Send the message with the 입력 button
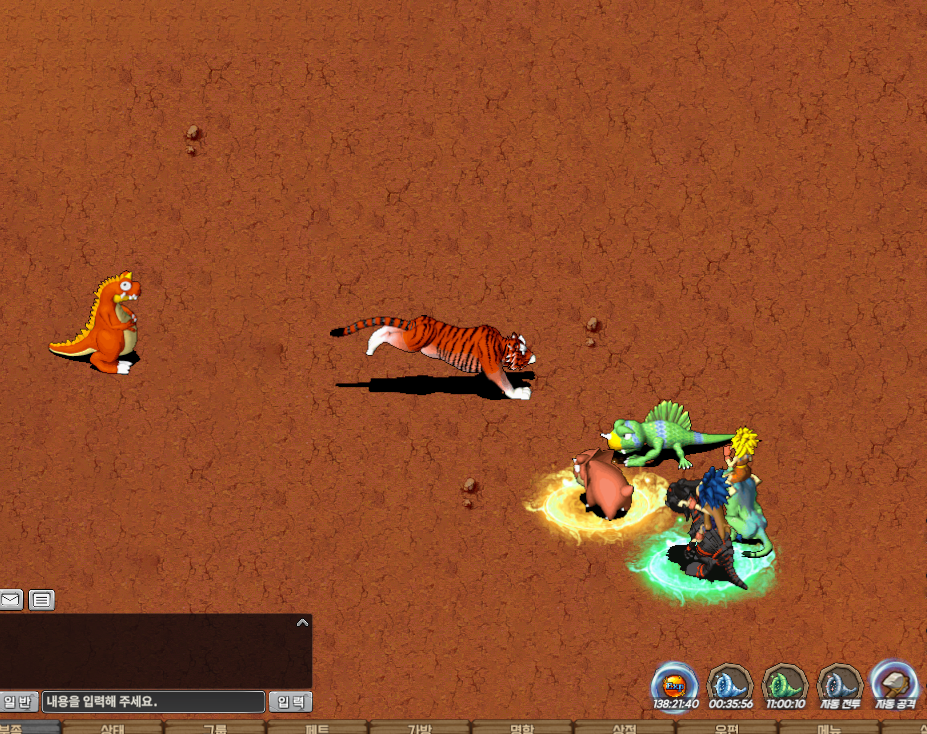This screenshot has height=734, width=927. [x=290, y=702]
